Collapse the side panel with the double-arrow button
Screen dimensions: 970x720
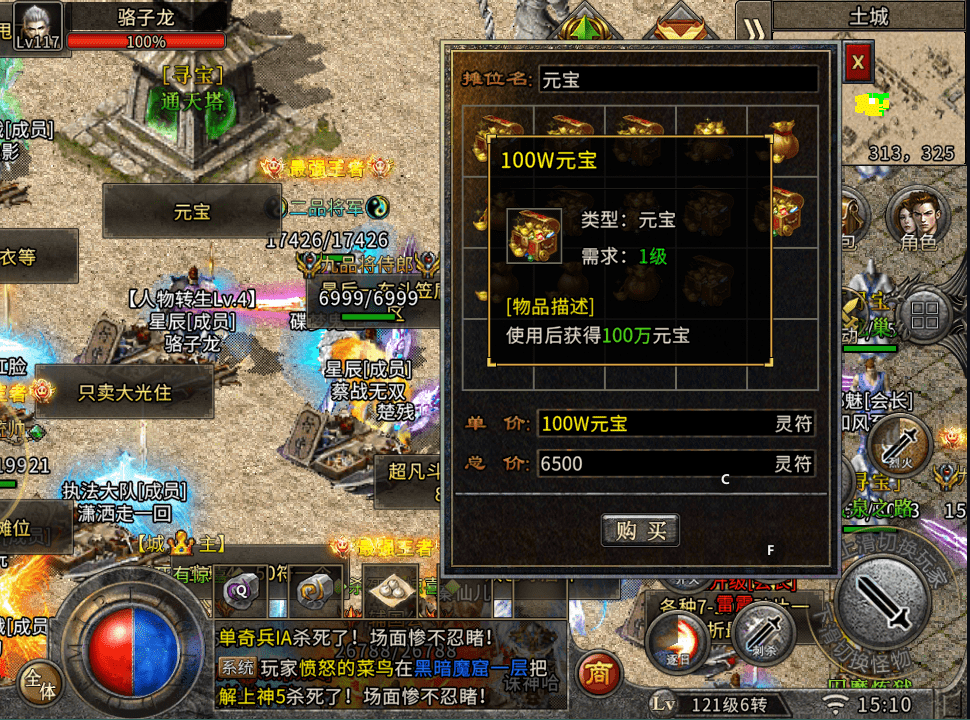[754, 25]
